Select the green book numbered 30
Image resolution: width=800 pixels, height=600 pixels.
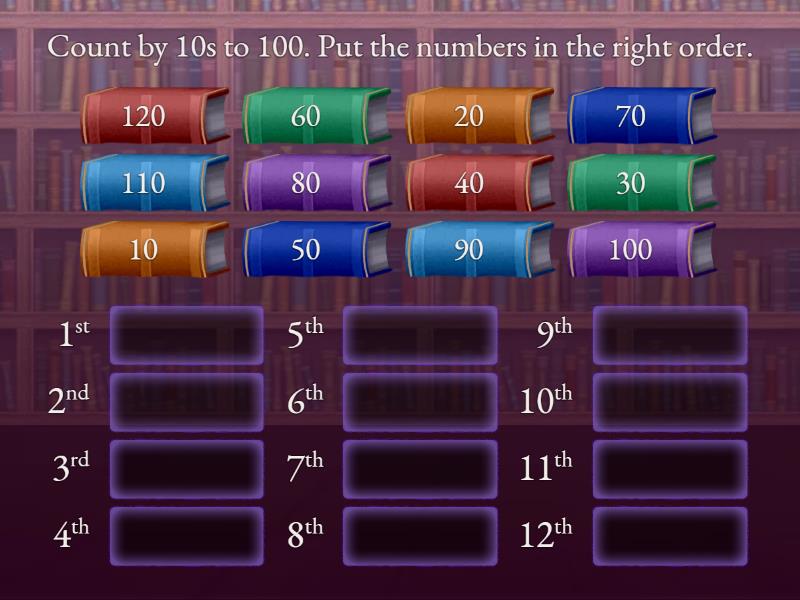[x=630, y=183]
